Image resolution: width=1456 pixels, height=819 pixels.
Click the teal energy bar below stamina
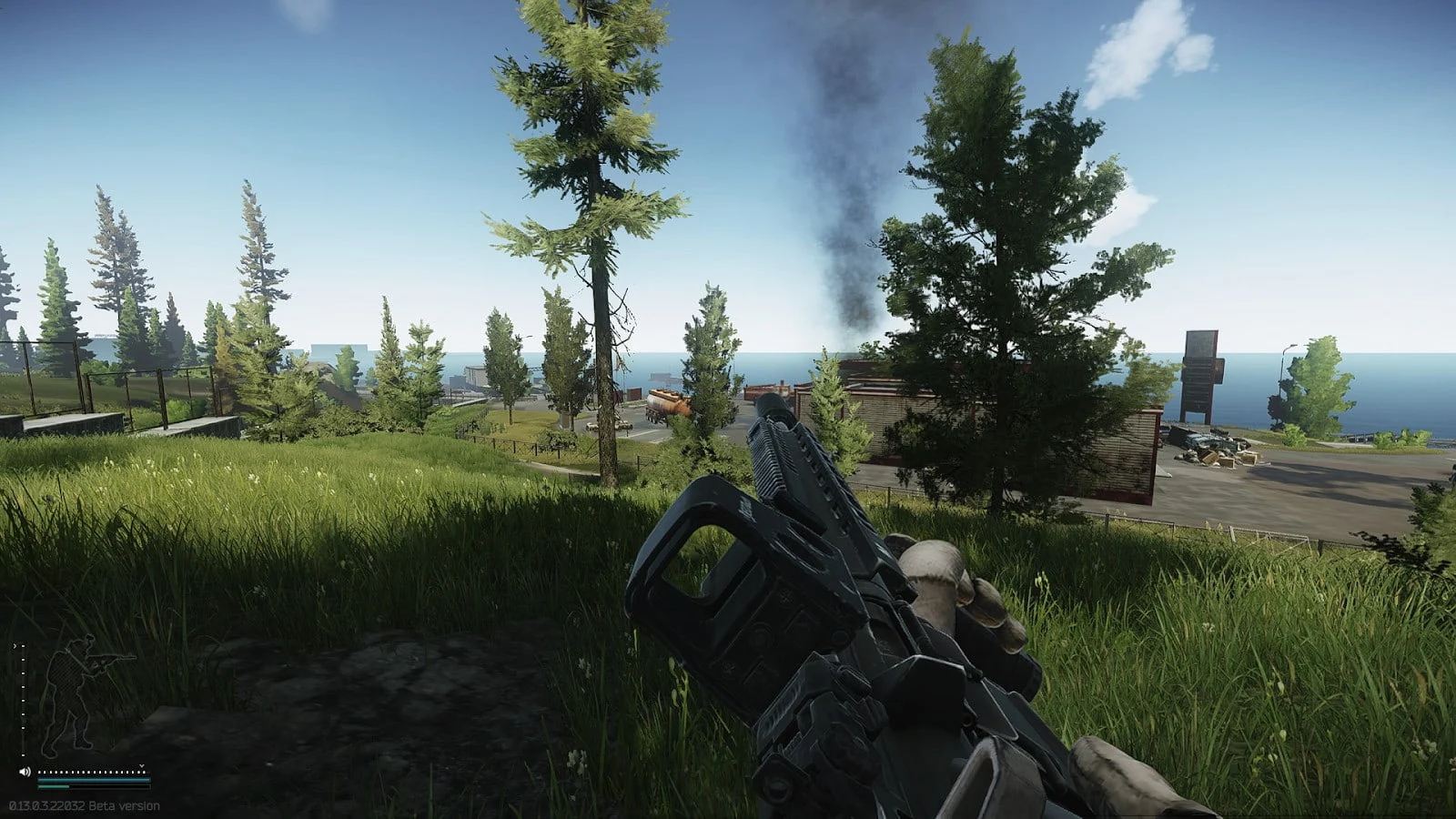click(x=55, y=787)
